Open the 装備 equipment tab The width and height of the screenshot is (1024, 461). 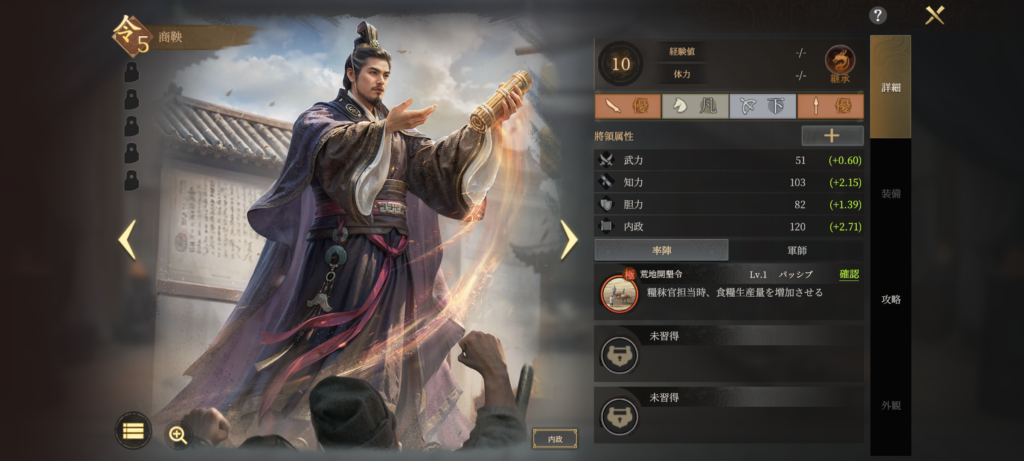tap(890, 193)
